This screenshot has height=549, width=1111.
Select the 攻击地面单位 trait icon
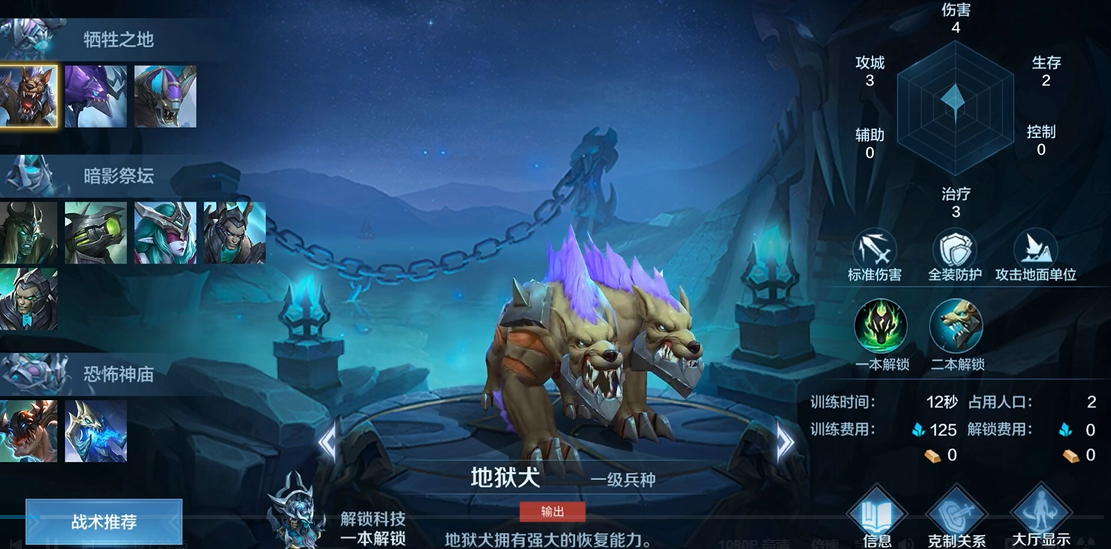click(1035, 249)
